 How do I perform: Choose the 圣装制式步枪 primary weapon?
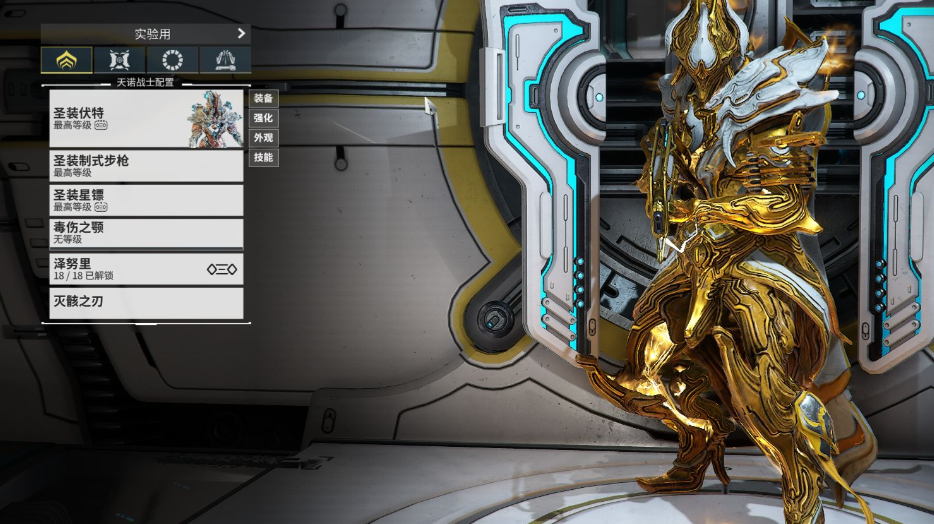point(147,165)
